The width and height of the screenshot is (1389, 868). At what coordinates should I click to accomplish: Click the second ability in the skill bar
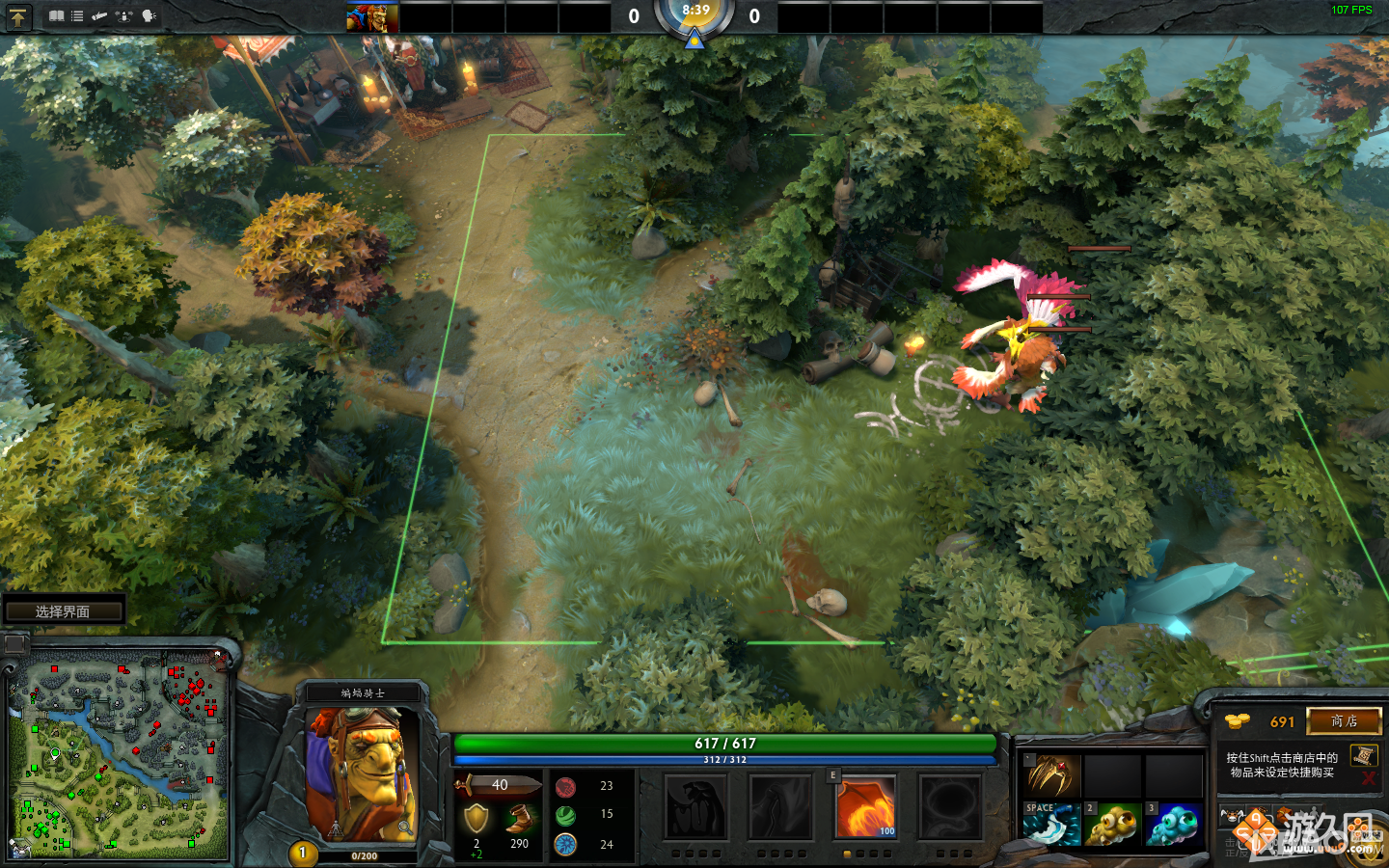click(x=779, y=807)
